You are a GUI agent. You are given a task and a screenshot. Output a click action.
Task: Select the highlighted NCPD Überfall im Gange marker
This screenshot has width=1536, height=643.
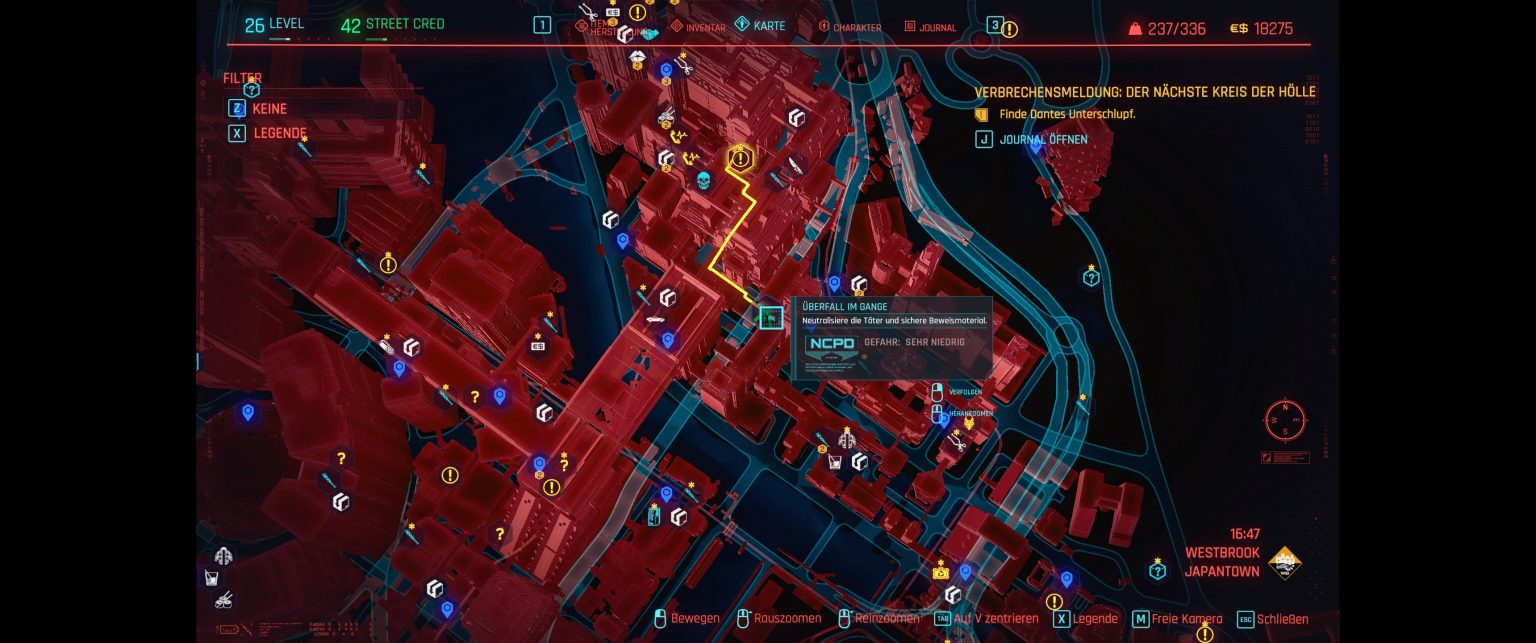[x=770, y=318]
